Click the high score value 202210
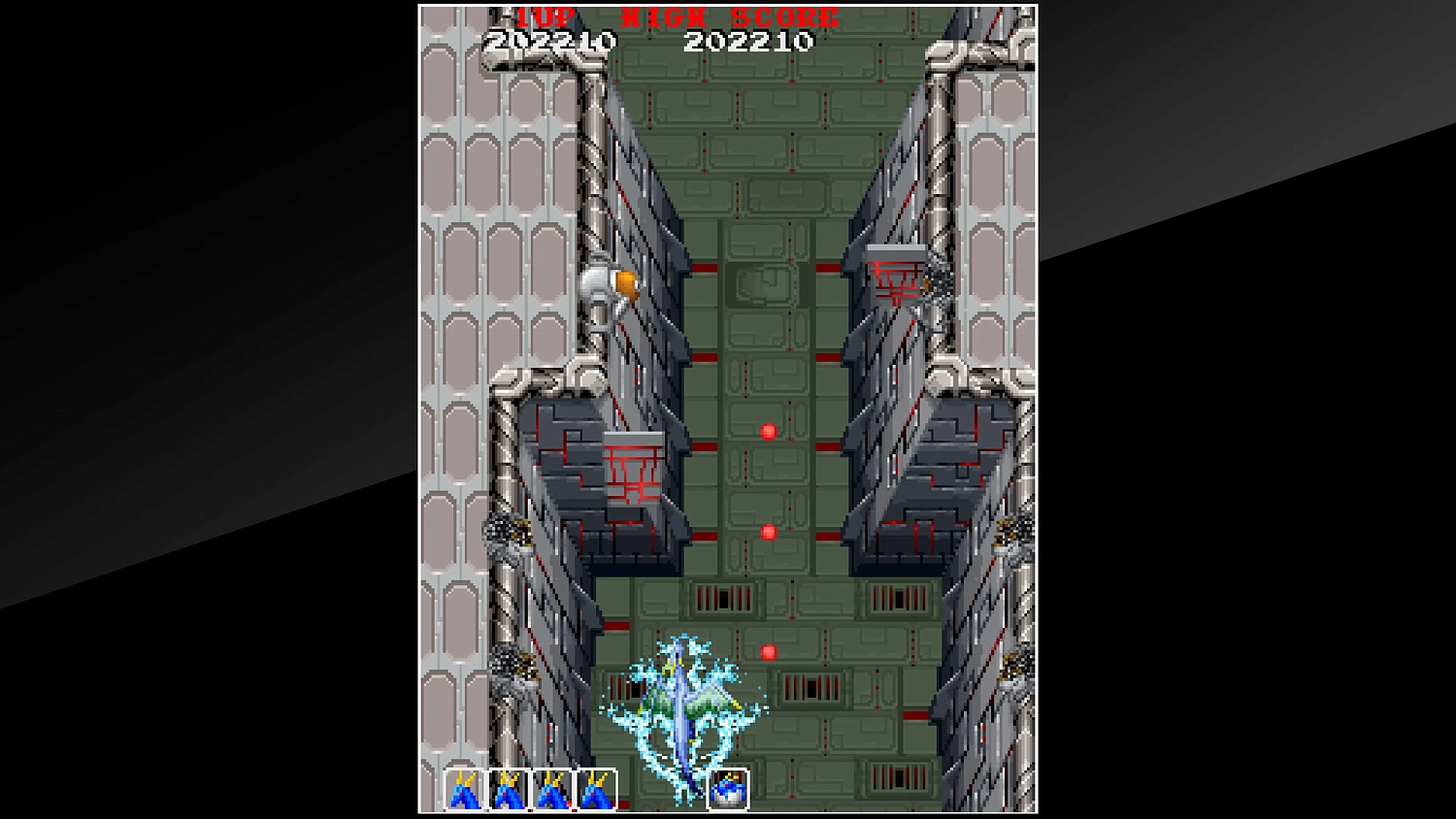 tap(749, 42)
